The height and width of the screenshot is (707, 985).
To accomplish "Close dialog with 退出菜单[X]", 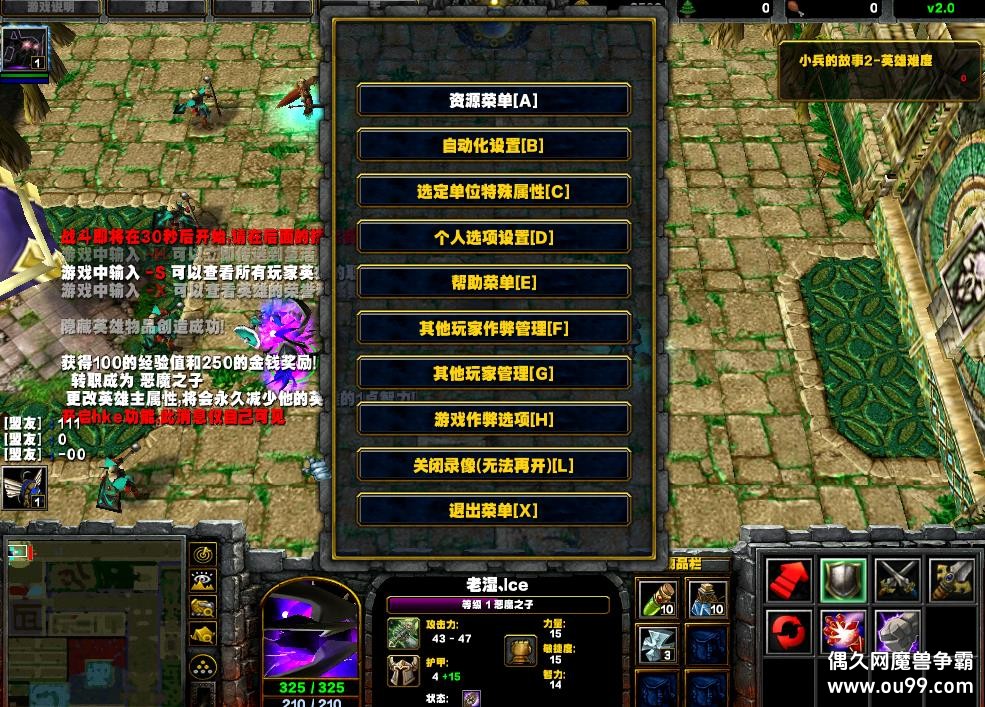I will pos(494,510).
